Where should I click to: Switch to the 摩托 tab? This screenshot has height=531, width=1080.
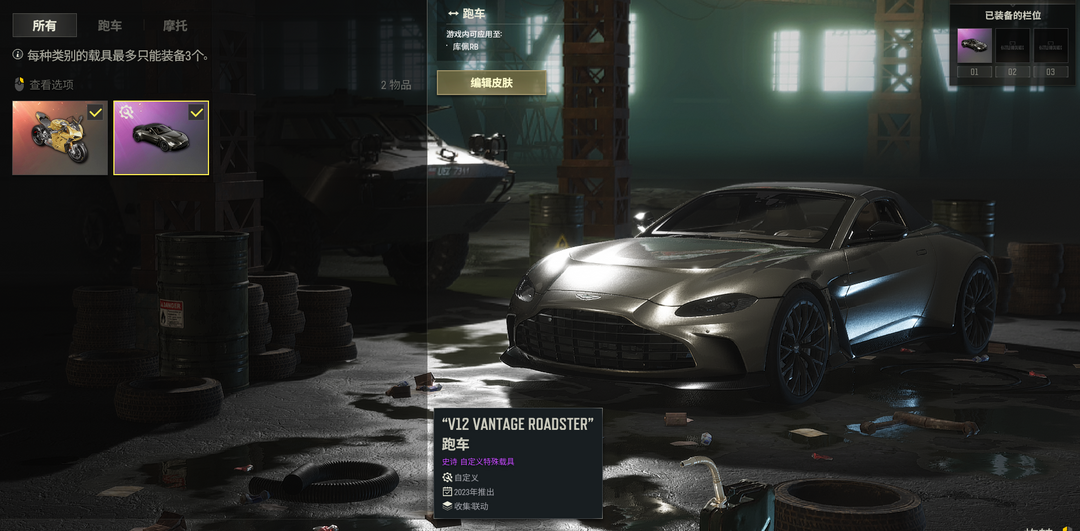[x=175, y=25]
